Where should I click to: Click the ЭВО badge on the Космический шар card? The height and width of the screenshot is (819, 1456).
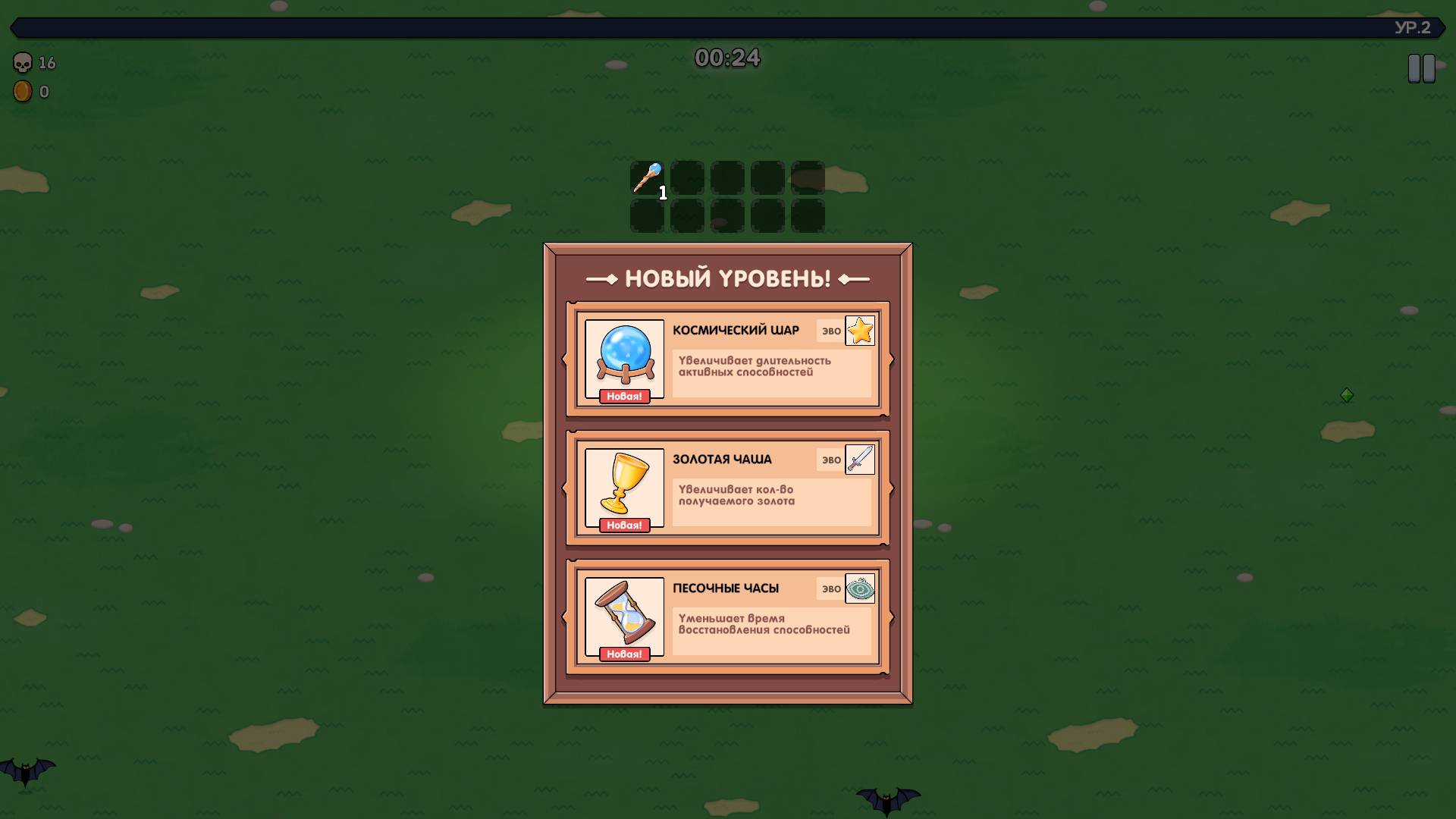click(829, 330)
